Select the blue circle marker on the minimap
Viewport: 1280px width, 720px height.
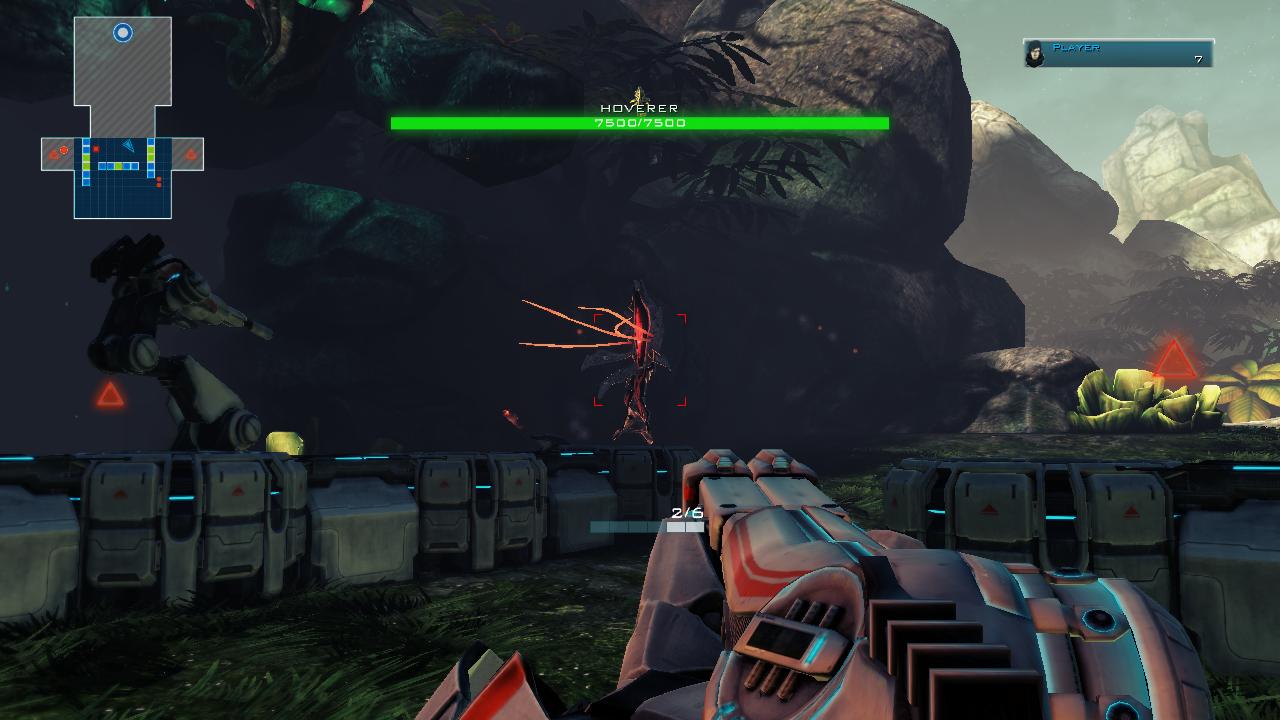point(123,33)
